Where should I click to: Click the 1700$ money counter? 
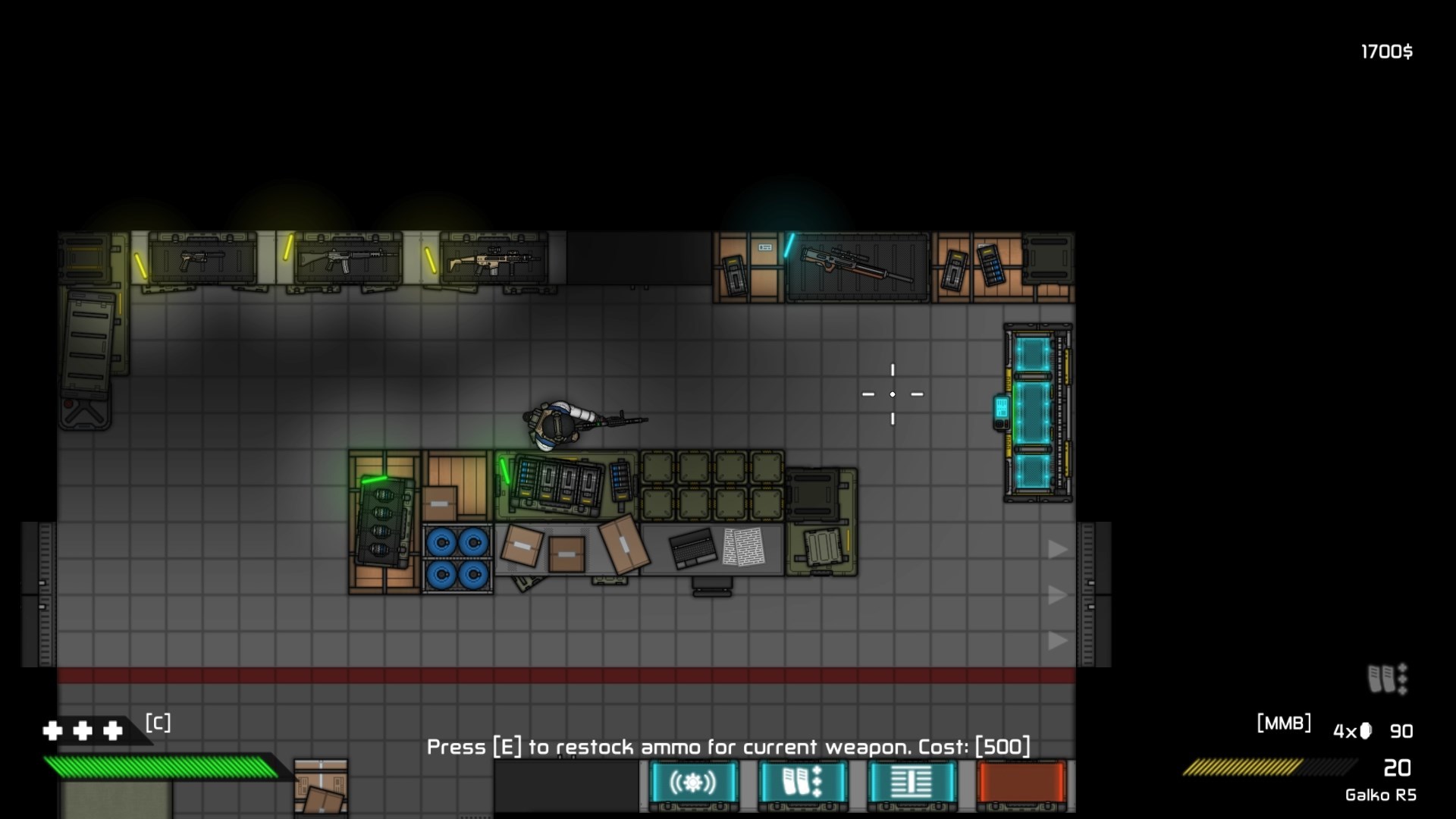pos(1385,52)
